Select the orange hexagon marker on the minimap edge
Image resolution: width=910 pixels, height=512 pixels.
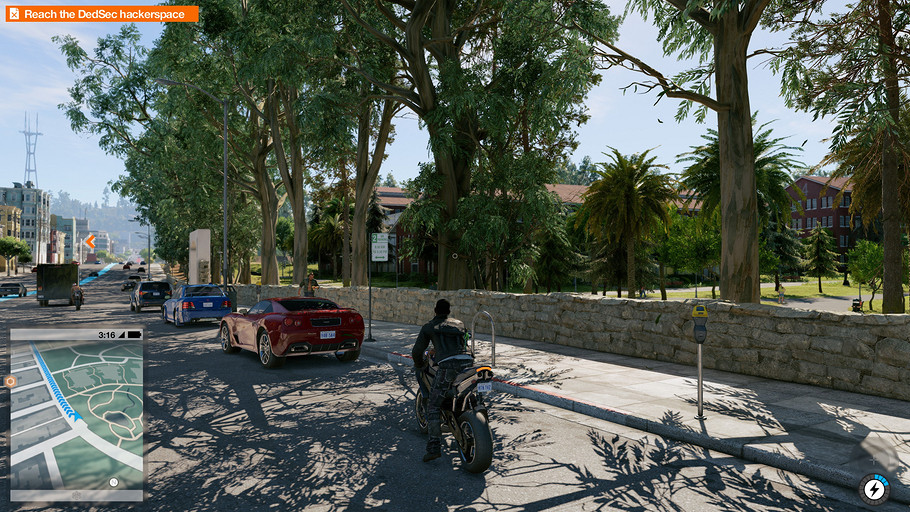10,381
